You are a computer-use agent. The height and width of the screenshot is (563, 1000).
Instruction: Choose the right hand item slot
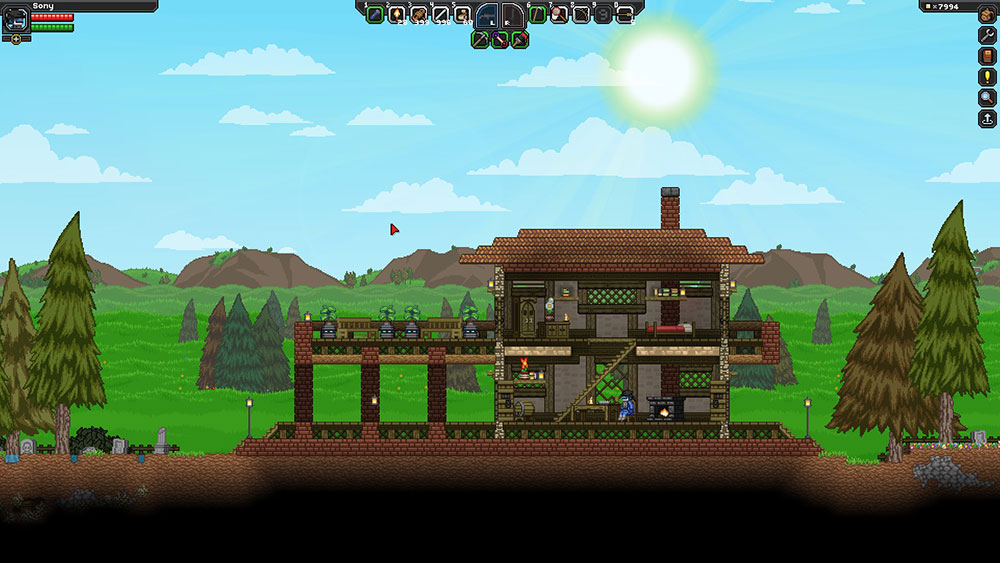510,15
